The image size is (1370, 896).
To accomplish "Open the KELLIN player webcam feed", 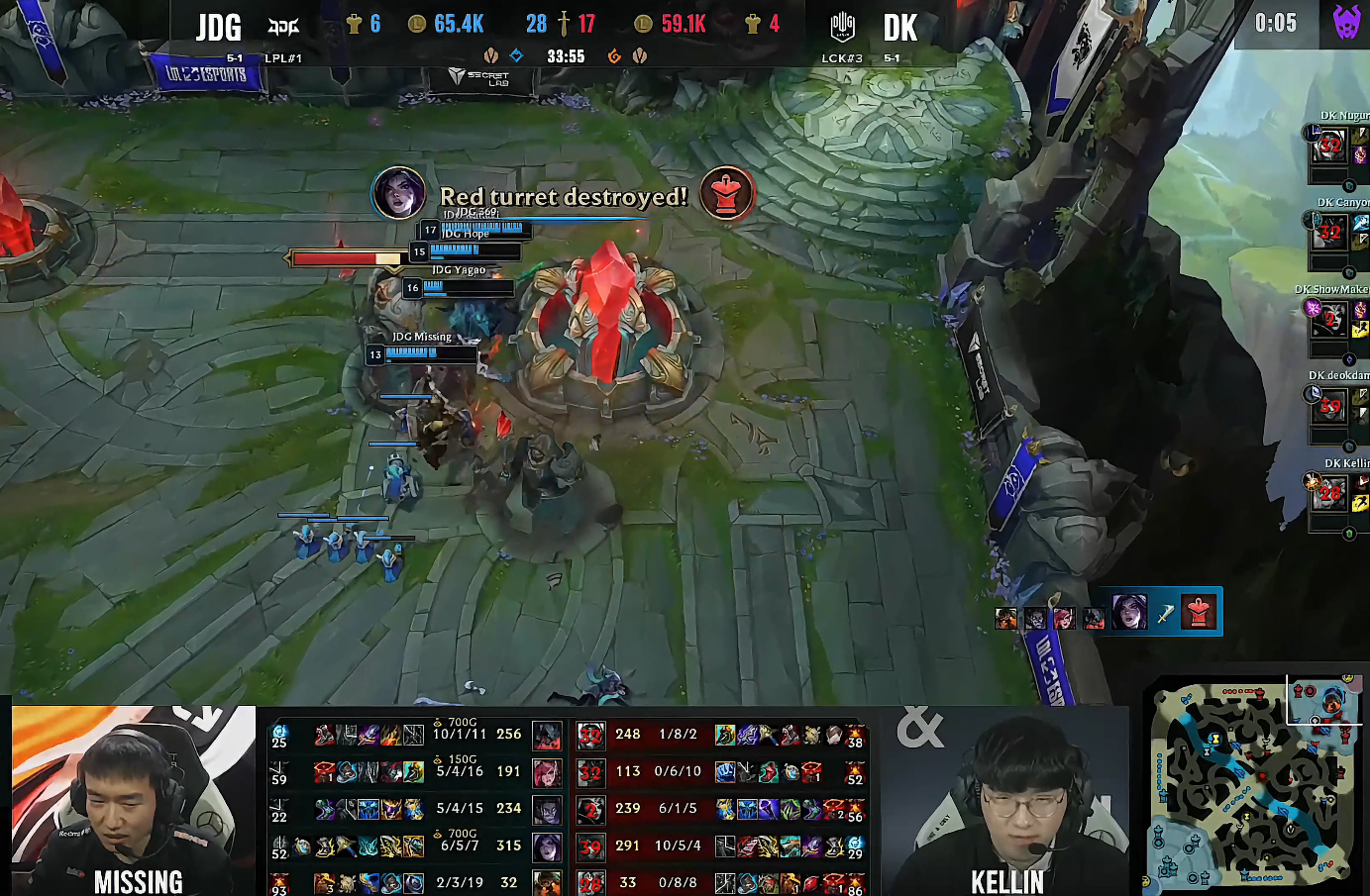I will point(1007,800).
